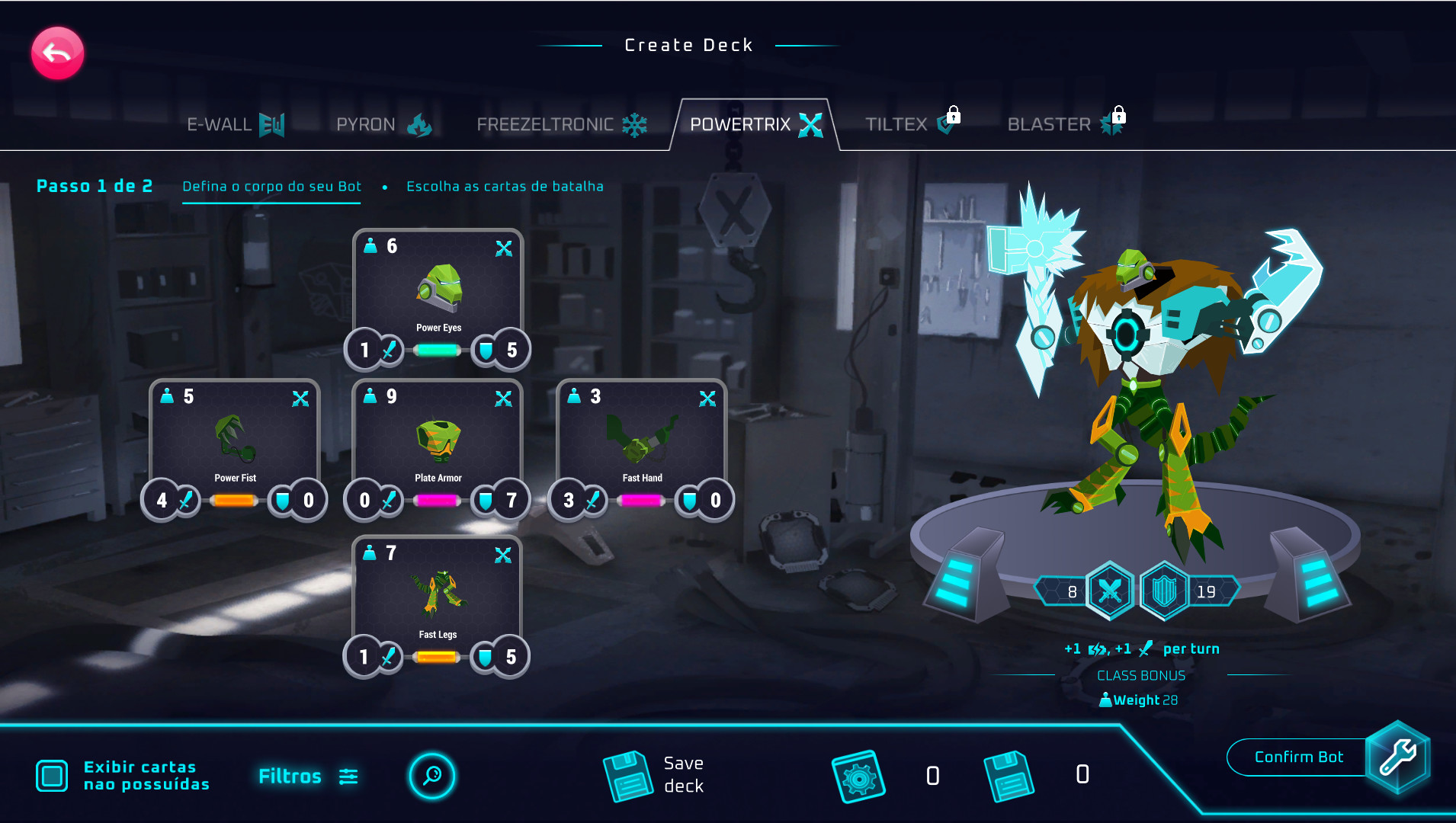Select the FREEZELTRONIC tab
Image resolution: width=1456 pixels, height=823 pixels.
(x=561, y=124)
